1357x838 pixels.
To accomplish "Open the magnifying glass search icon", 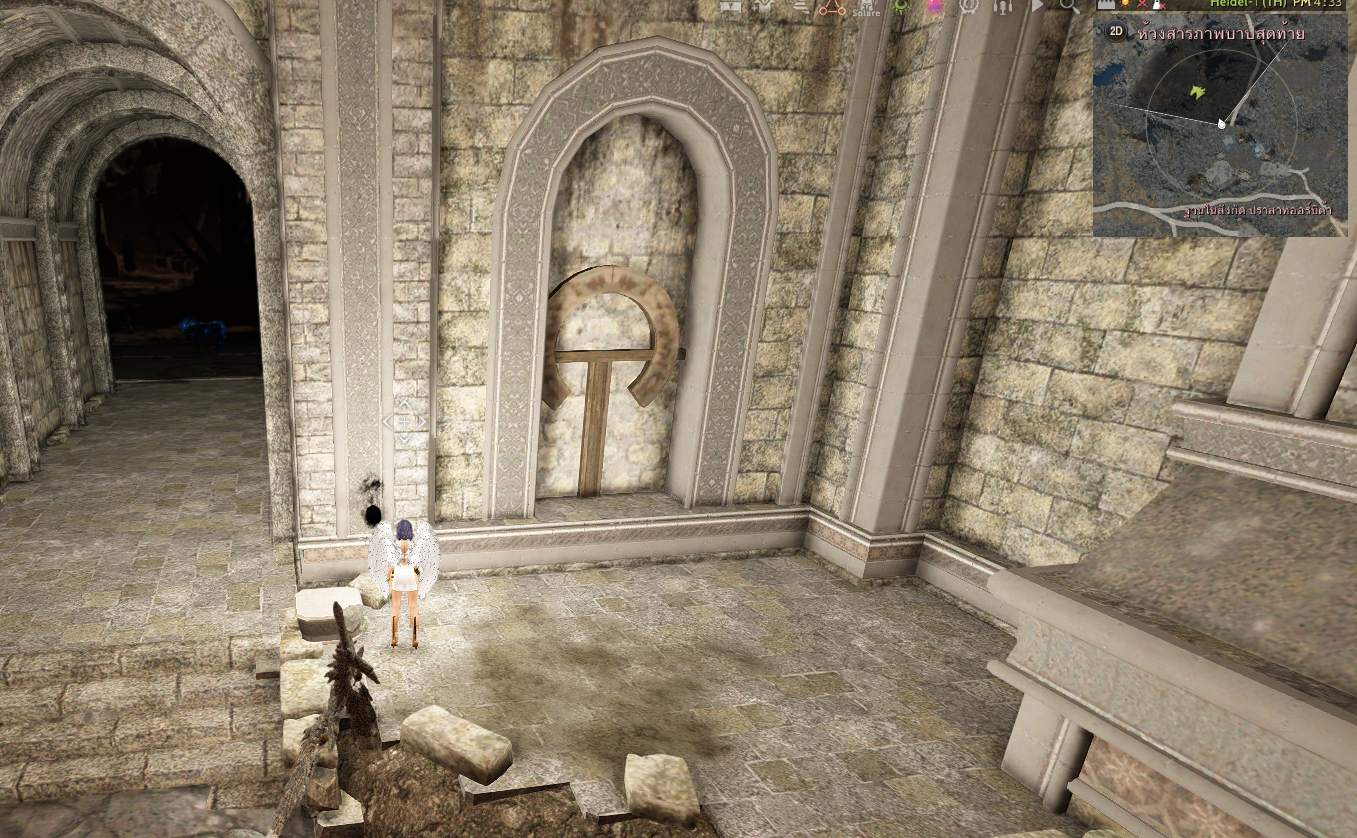I will pyautogui.click(x=1068, y=6).
